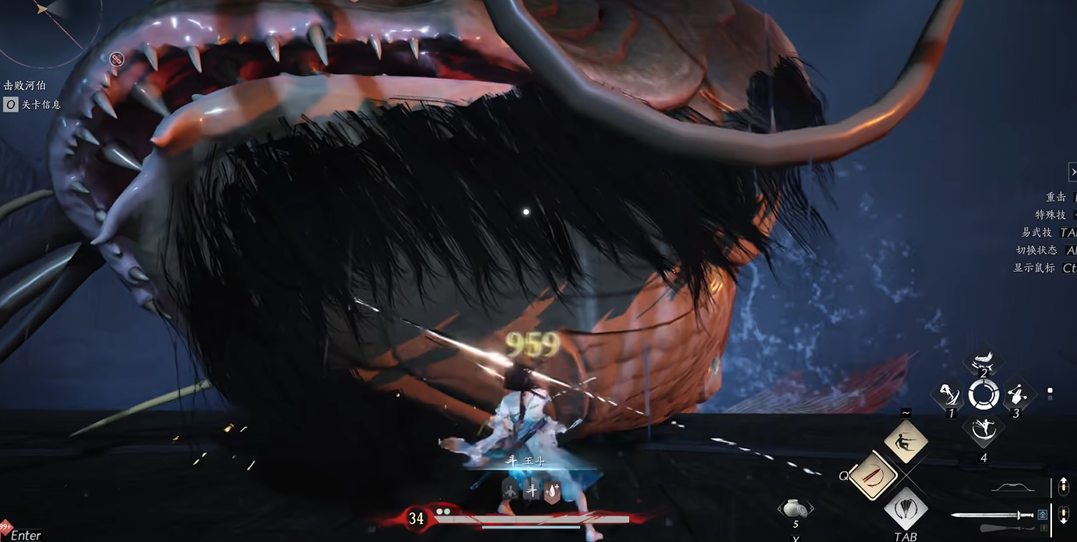Activate the red bow skill diamond
The image size is (1077, 542).
click(872, 476)
